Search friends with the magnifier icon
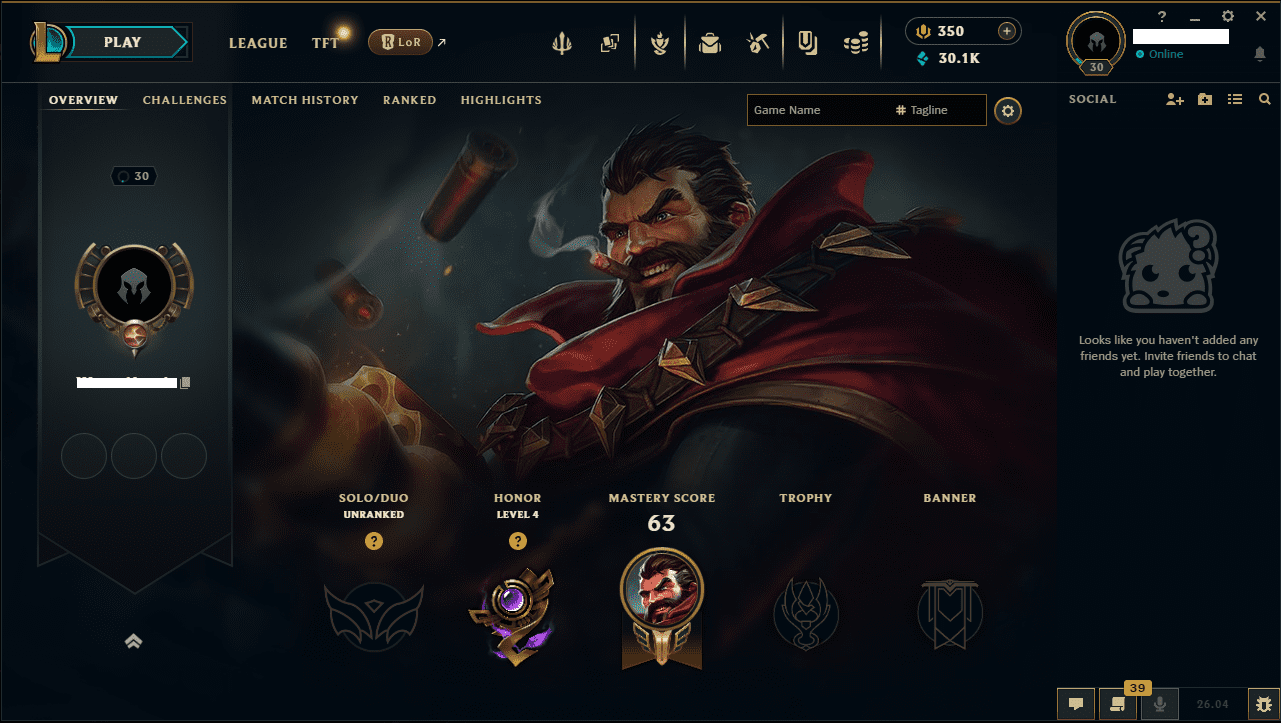The image size is (1281, 723). tap(1264, 99)
